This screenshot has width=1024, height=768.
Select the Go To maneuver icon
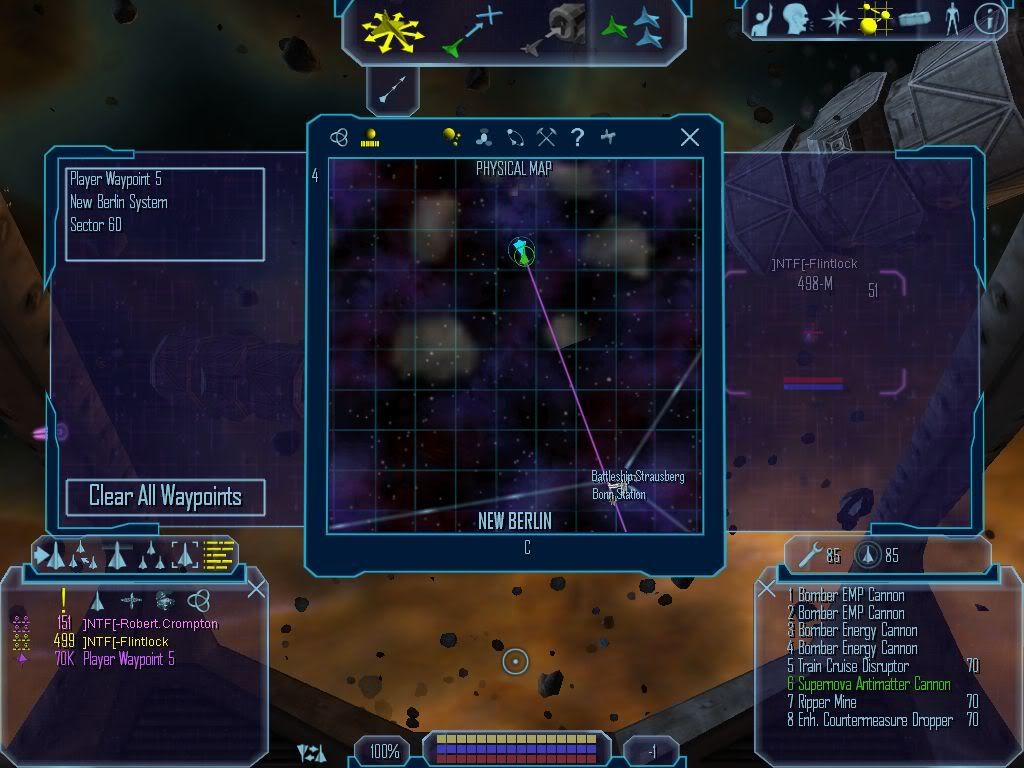point(472,30)
